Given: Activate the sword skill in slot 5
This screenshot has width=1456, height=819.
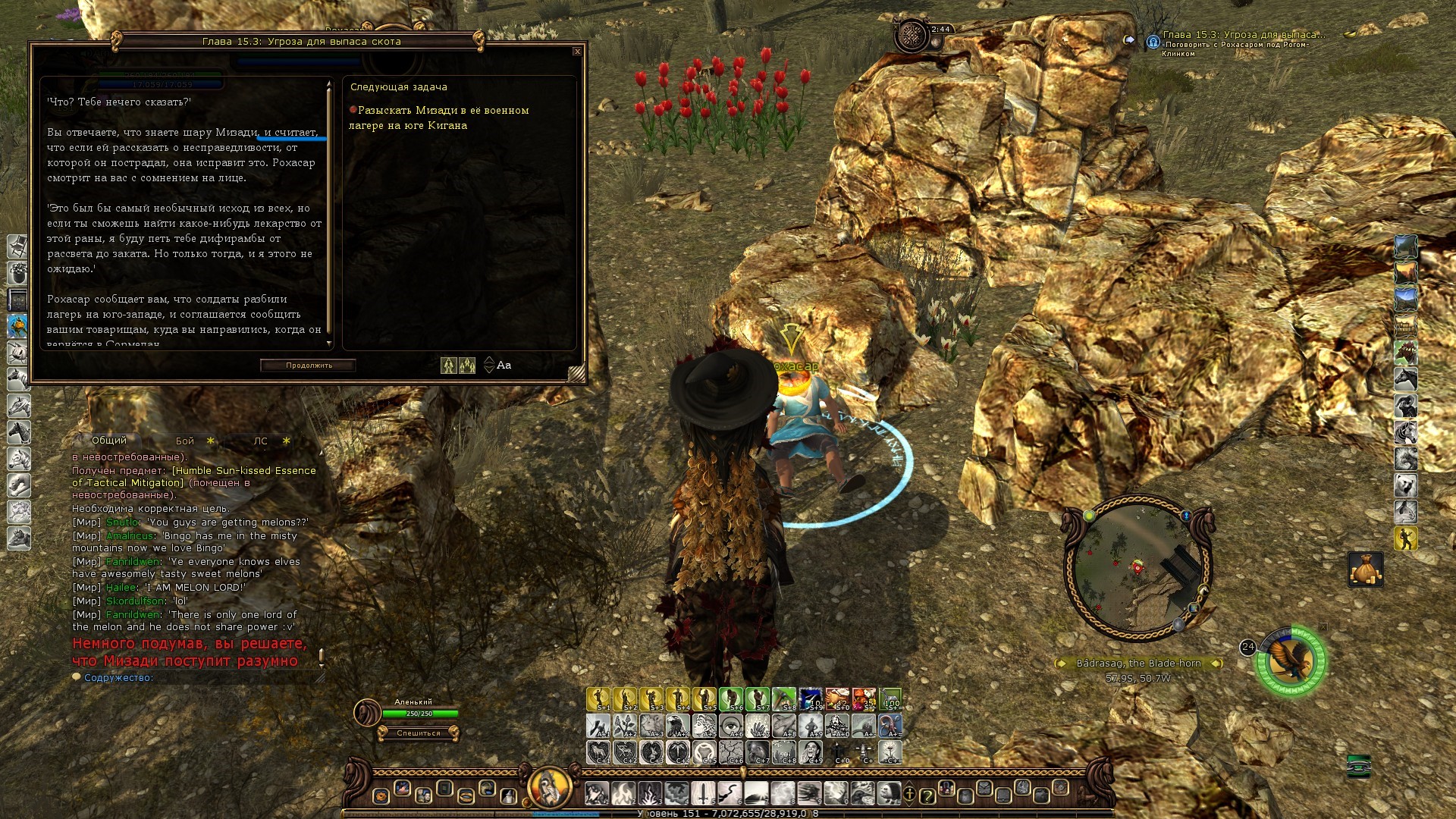Looking at the screenshot, I should tap(703, 793).
